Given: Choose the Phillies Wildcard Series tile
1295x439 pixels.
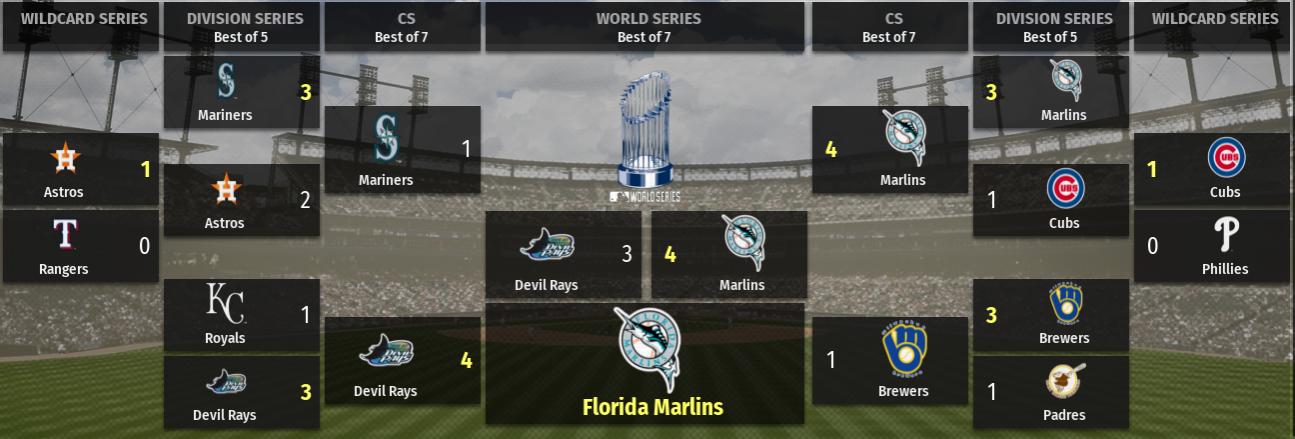Looking at the screenshot, I should click(x=1211, y=246).
